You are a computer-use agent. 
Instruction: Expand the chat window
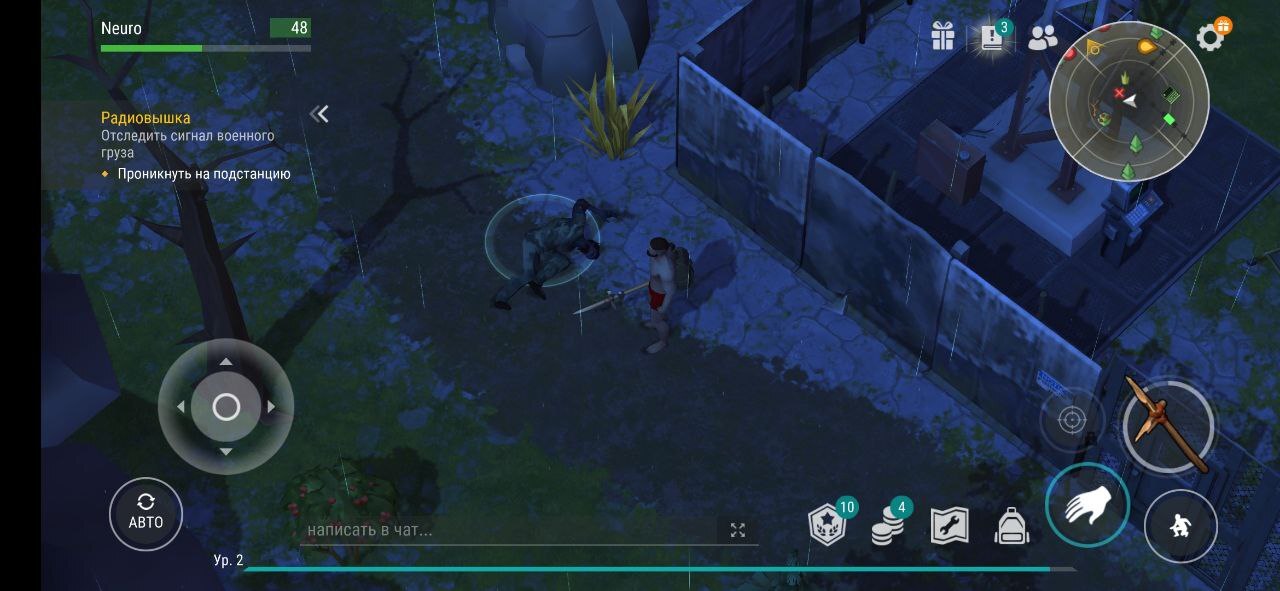pos(738,530)
